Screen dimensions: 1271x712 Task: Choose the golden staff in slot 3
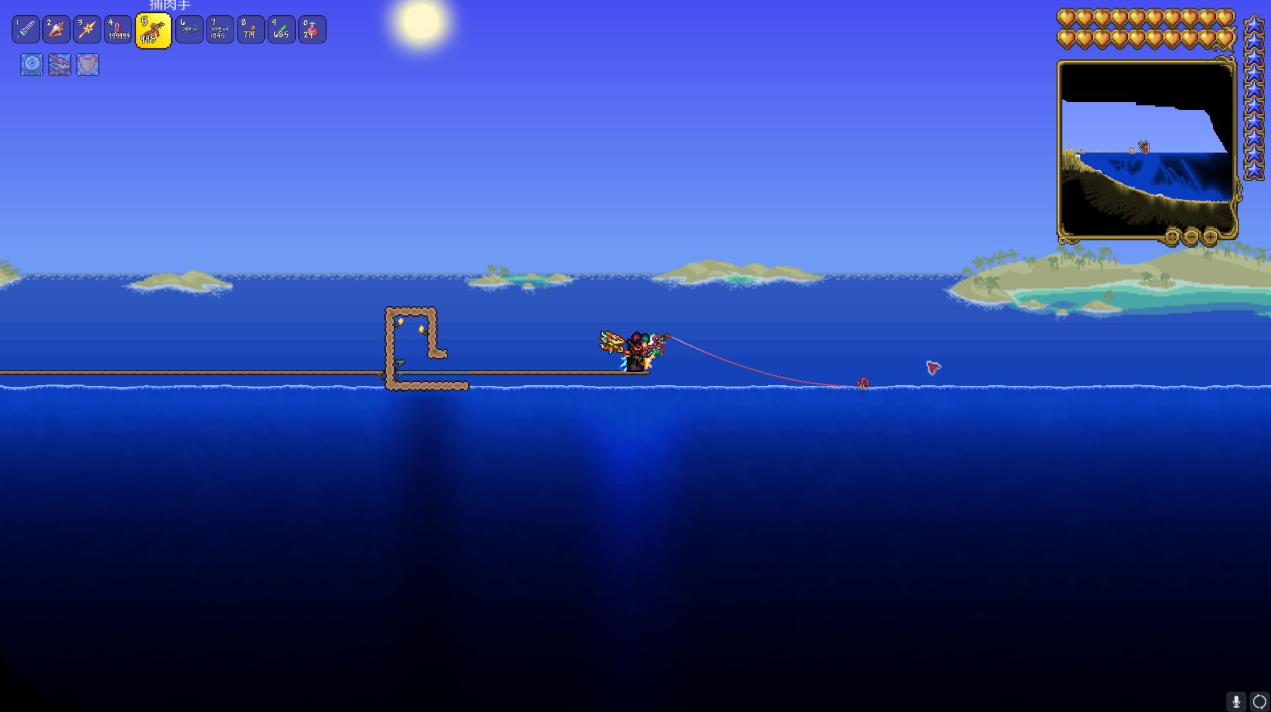point(88,30)
